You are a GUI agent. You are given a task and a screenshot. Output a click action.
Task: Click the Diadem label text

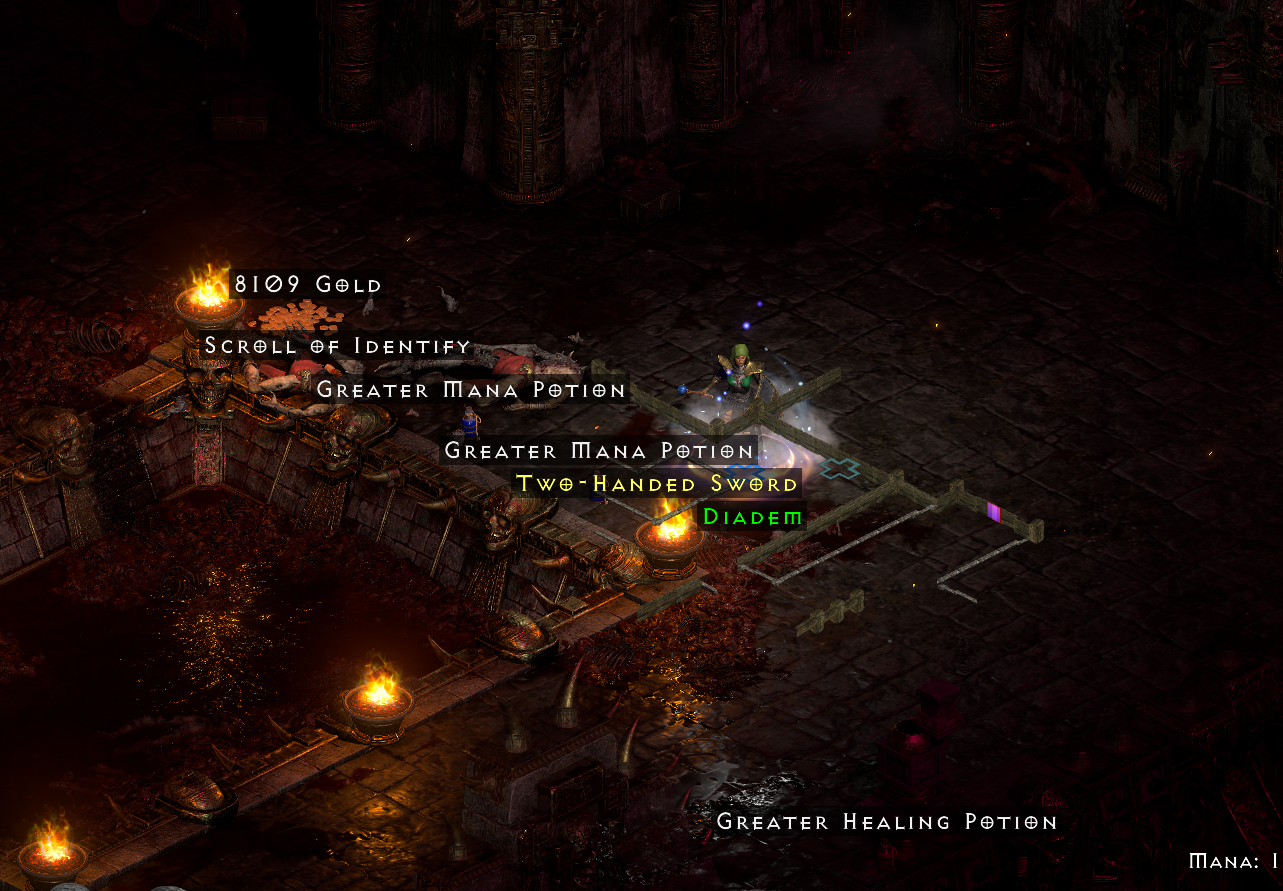(x=752, y=518)
